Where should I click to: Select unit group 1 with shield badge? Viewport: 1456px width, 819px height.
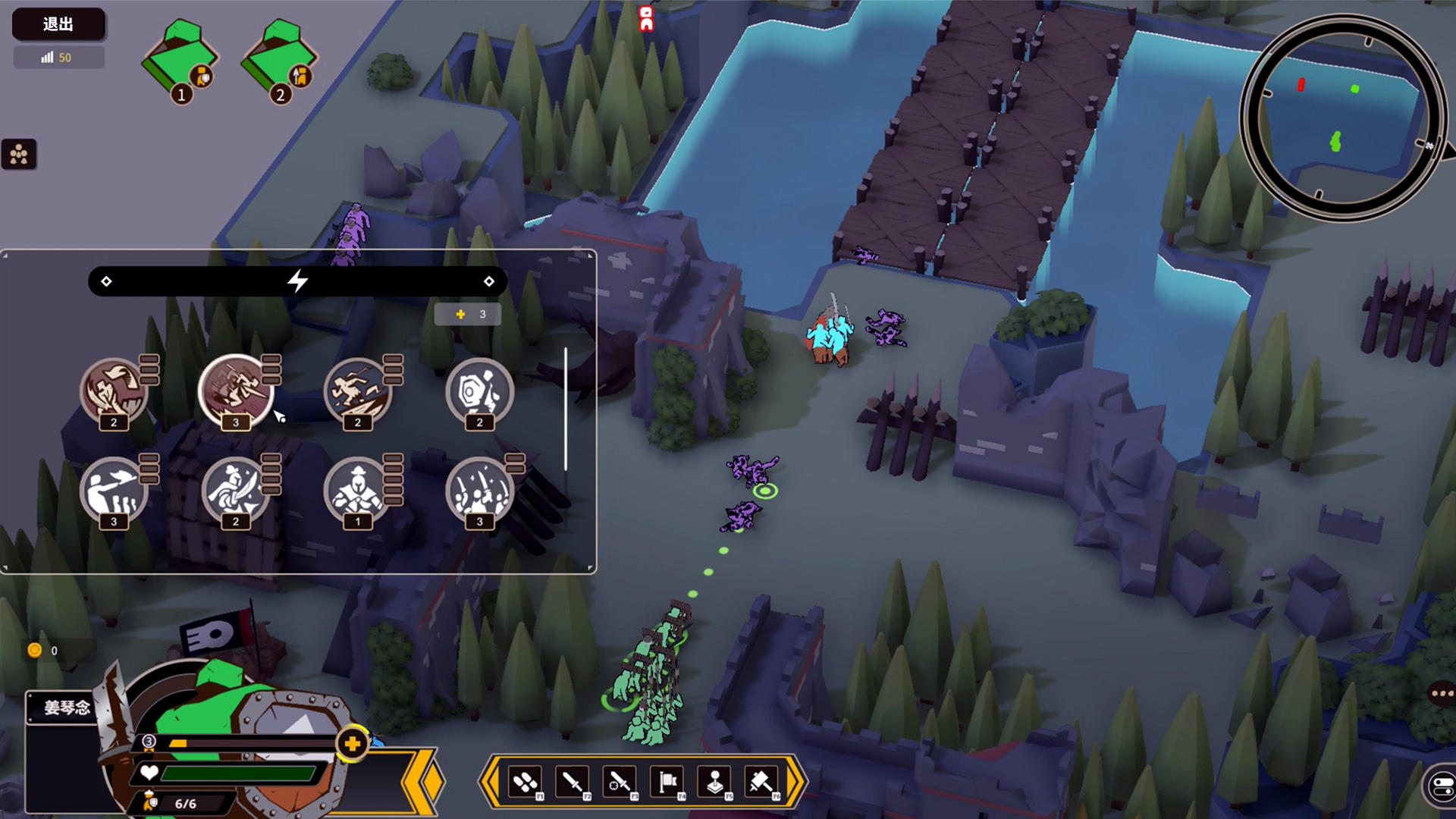pyautogui.click(x=180, y=62)
